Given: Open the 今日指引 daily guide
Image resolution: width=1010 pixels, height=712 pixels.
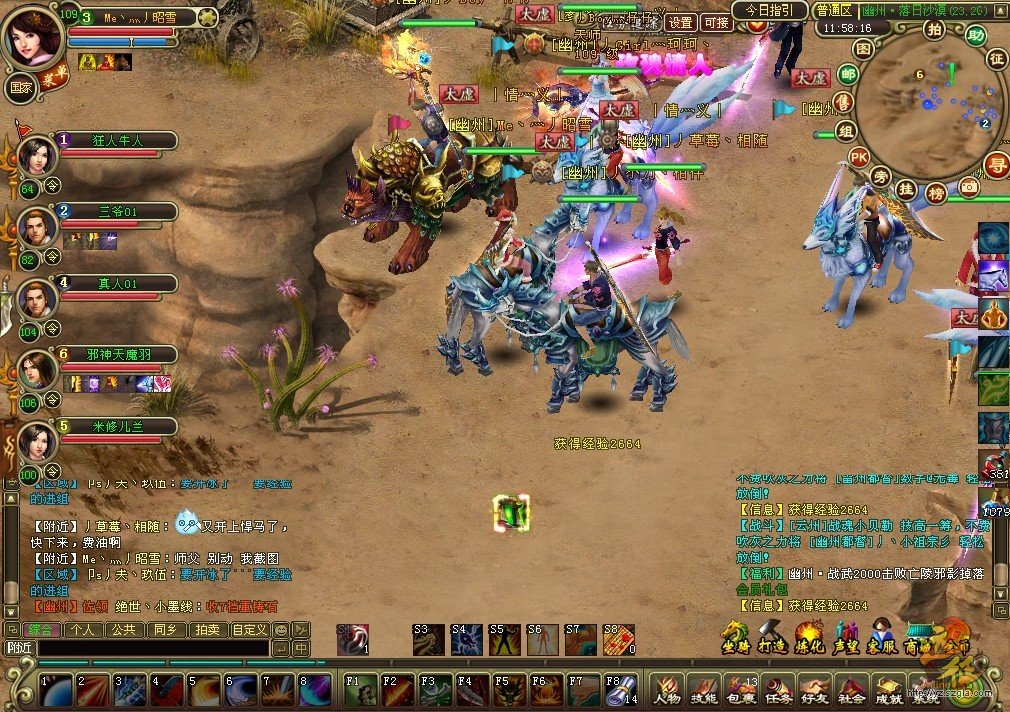Looking at the screenshot, I should [x=770, y=10].
